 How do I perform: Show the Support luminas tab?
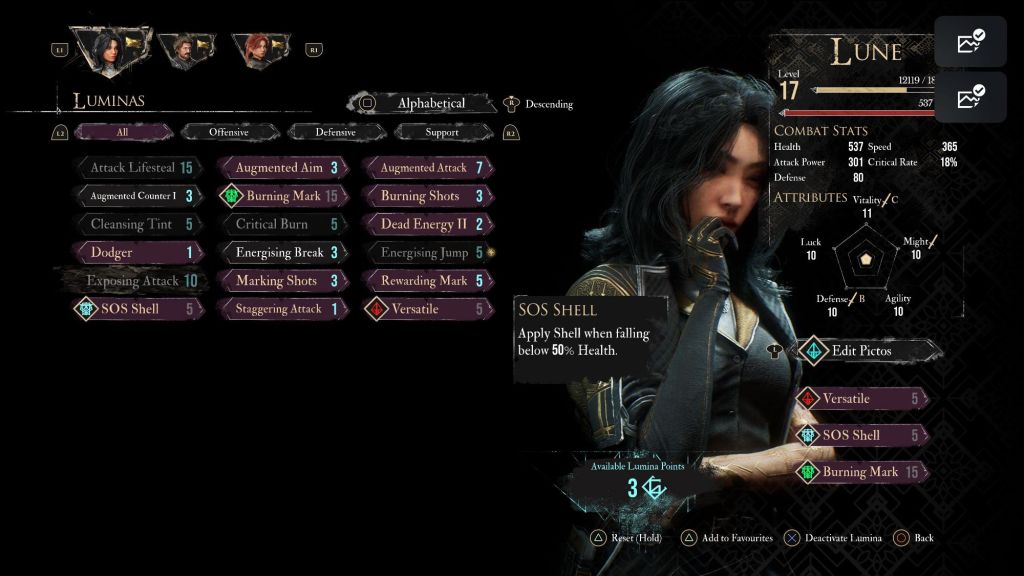click(x=442, y=132)
